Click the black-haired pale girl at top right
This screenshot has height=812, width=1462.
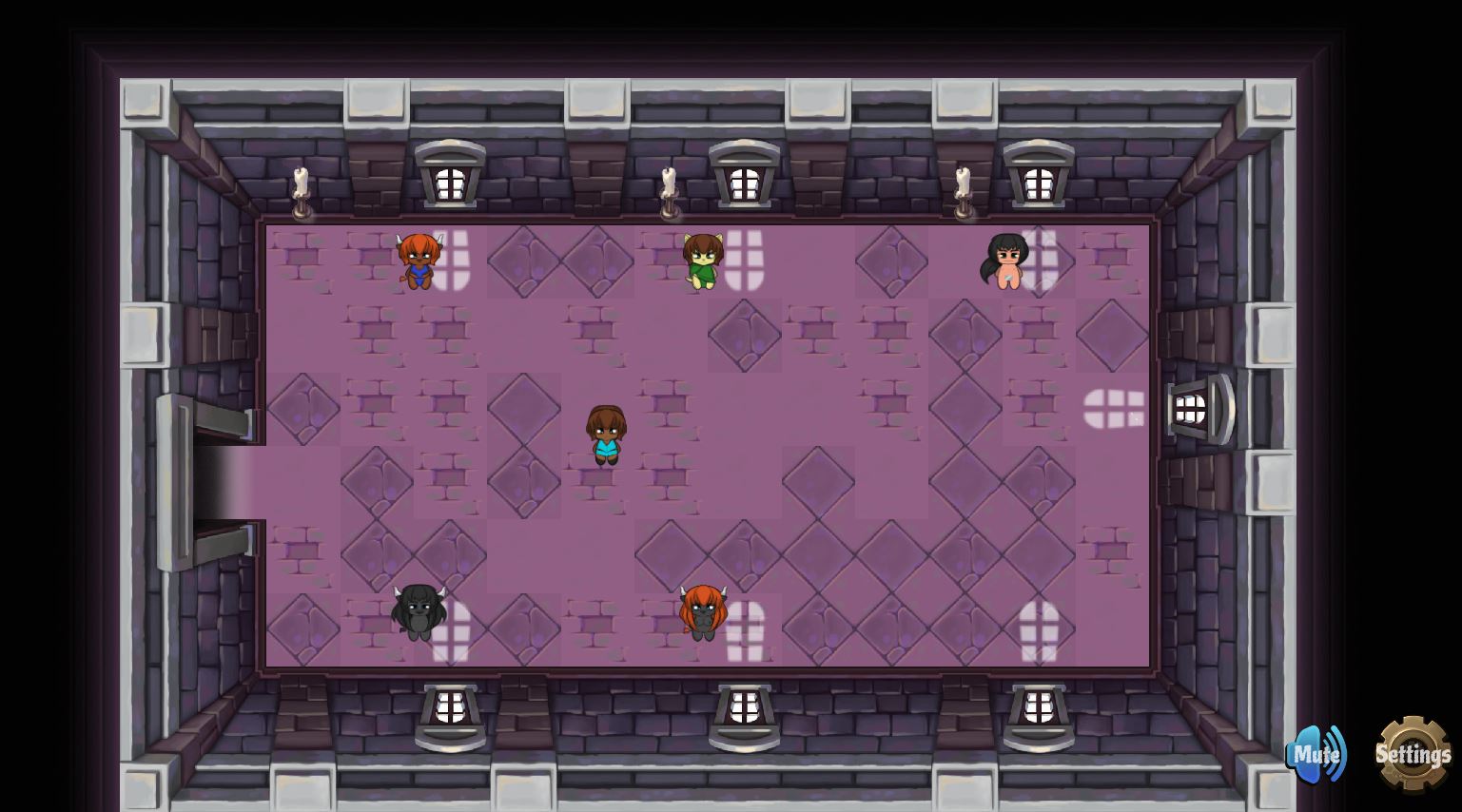pyautogui.click(x=1008, y=261)
